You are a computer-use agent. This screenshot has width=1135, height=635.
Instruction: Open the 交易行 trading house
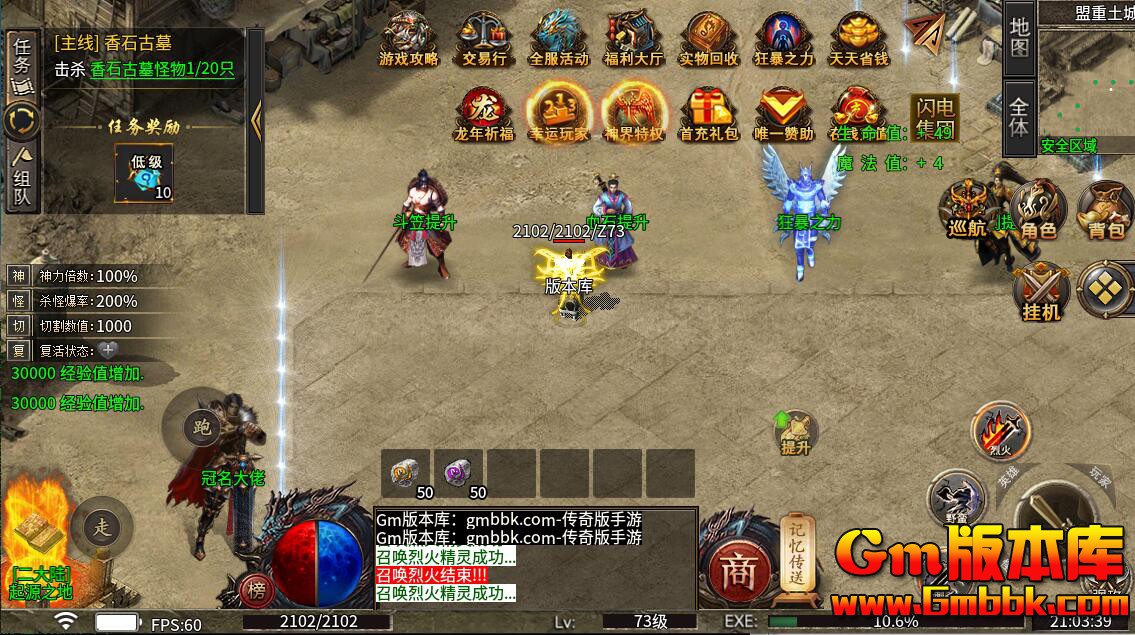[483, 38]
